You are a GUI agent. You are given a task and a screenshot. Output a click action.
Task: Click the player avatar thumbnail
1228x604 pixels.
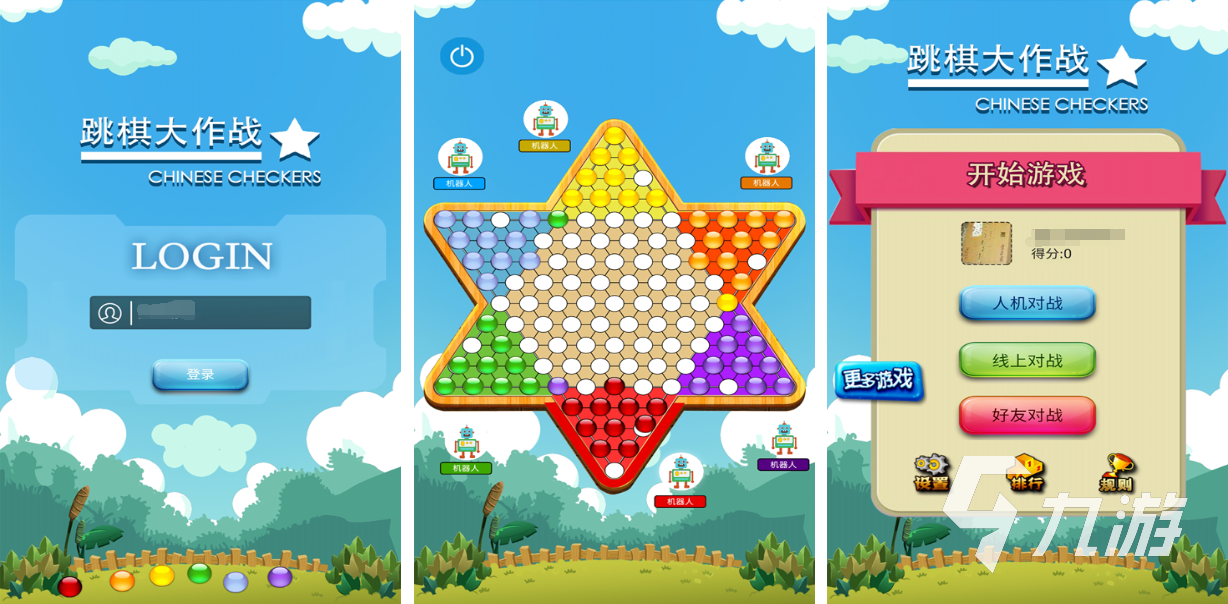click(986, 243)
